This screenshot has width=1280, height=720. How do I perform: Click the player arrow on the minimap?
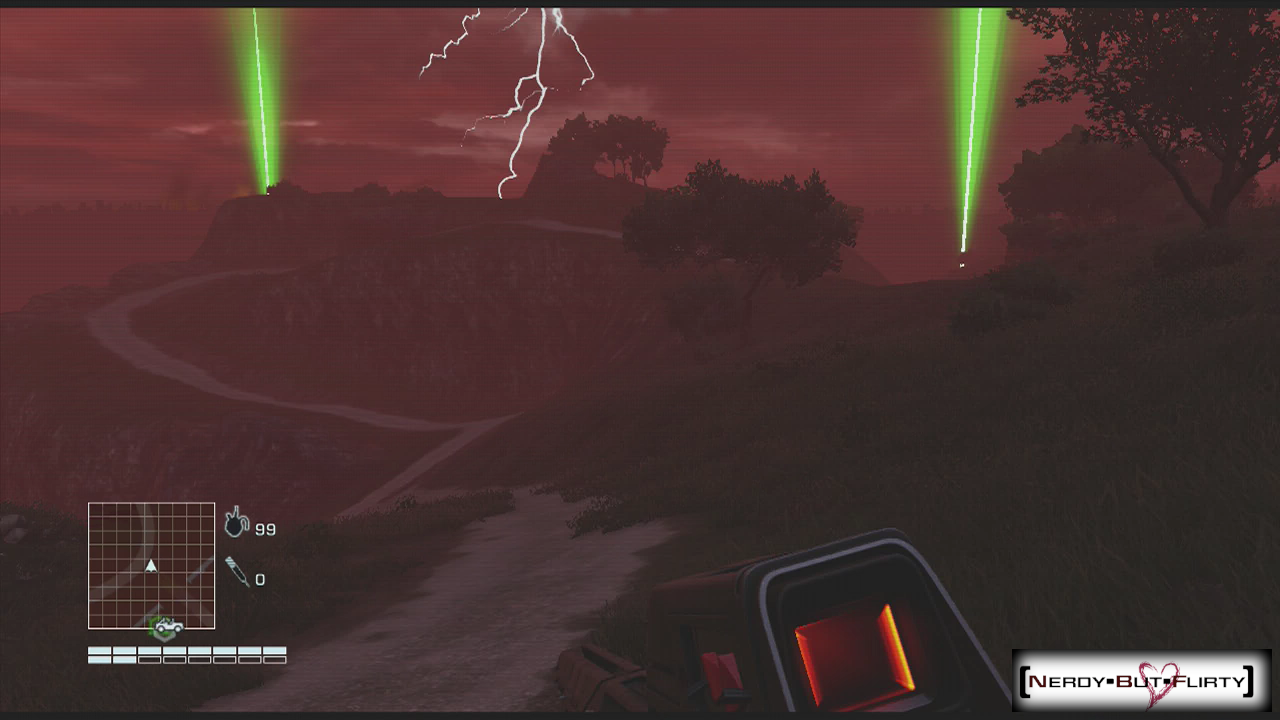click(151, 566)
